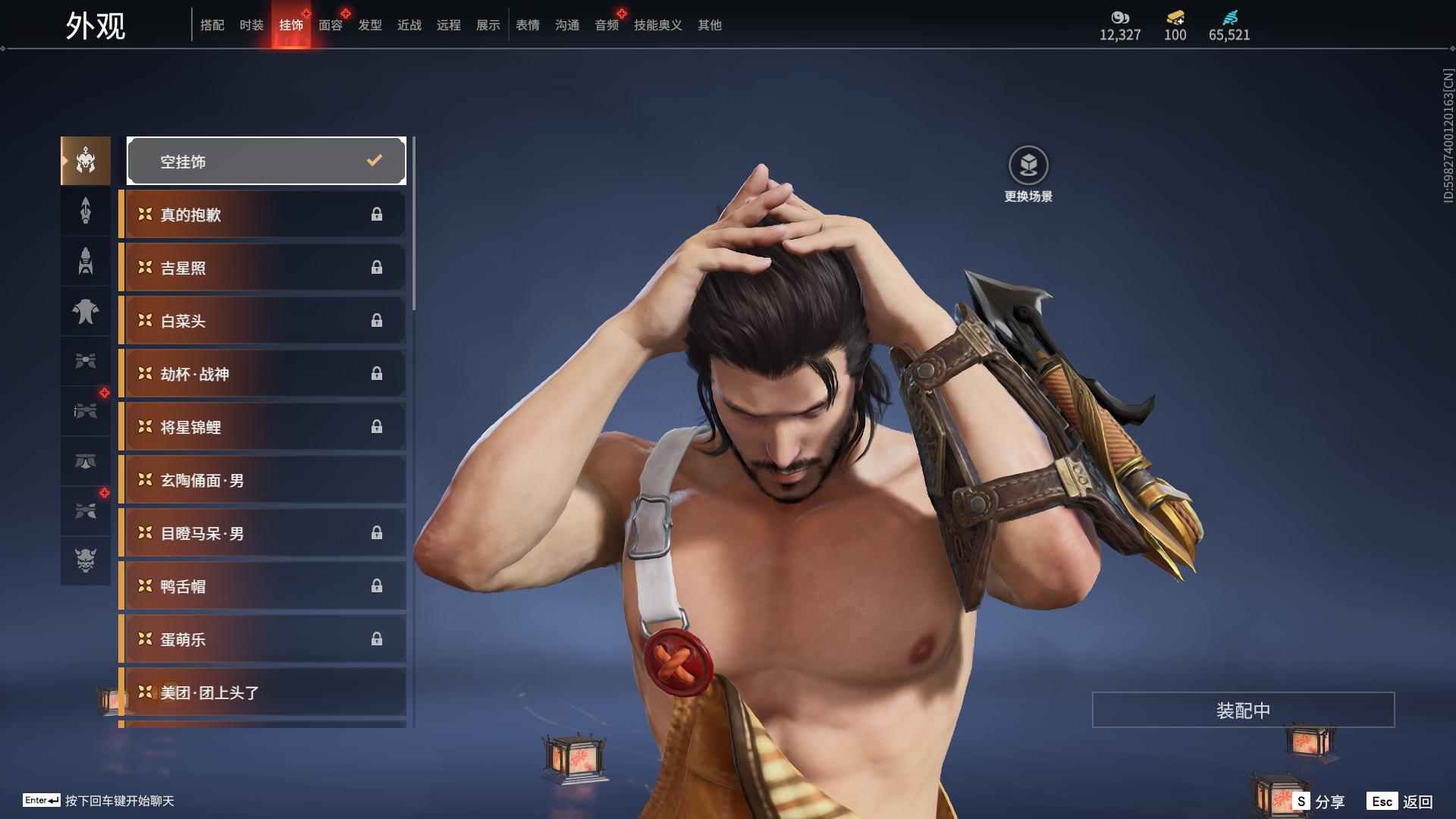Select the 美团·团上头了 accessory

click(x=263, y=692)
